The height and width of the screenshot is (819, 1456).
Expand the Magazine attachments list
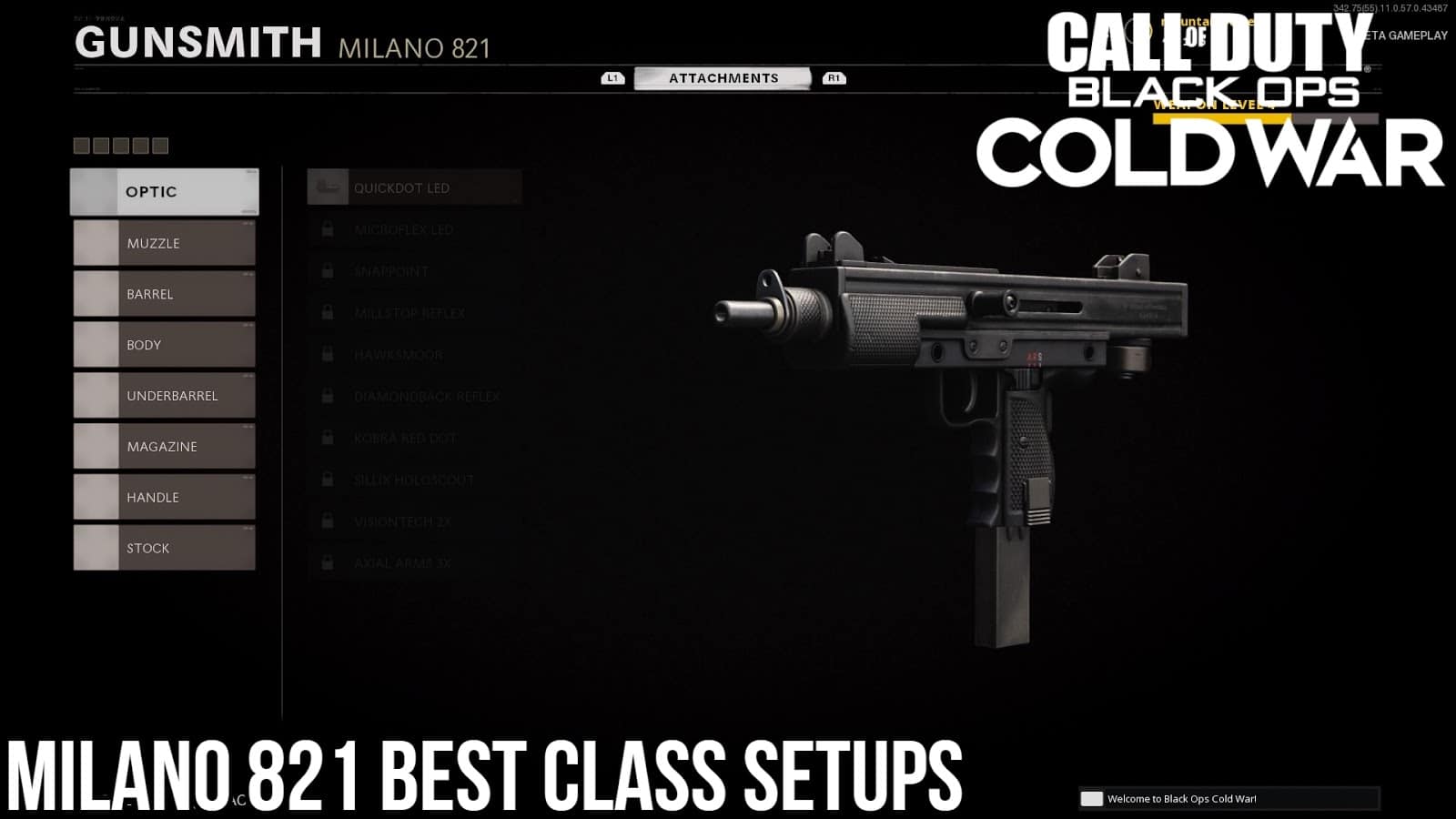[164, 446]
